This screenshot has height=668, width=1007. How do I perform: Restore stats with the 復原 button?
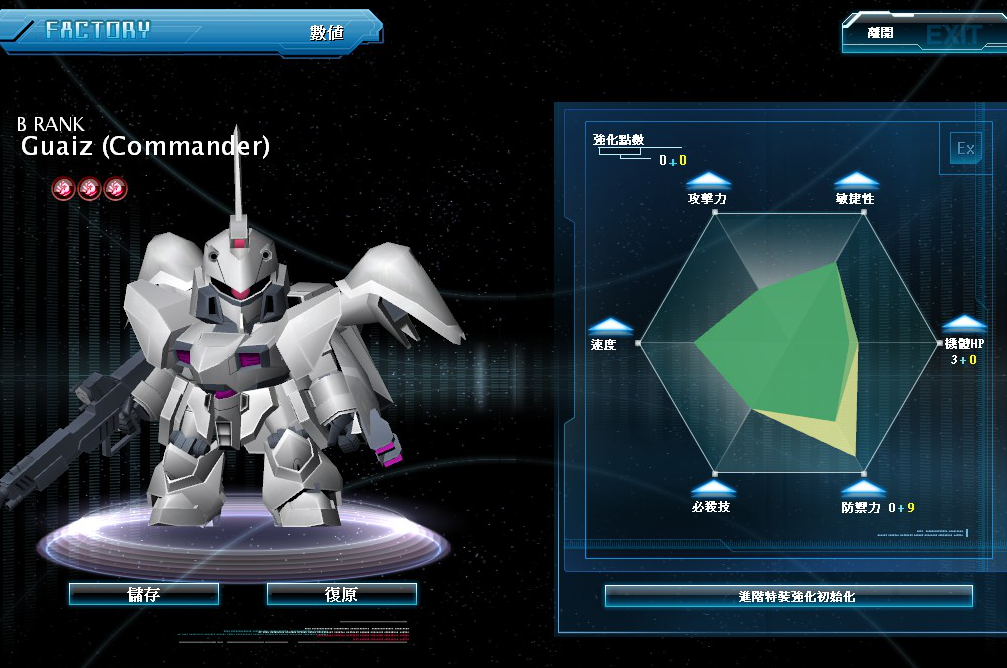[341, 594]
